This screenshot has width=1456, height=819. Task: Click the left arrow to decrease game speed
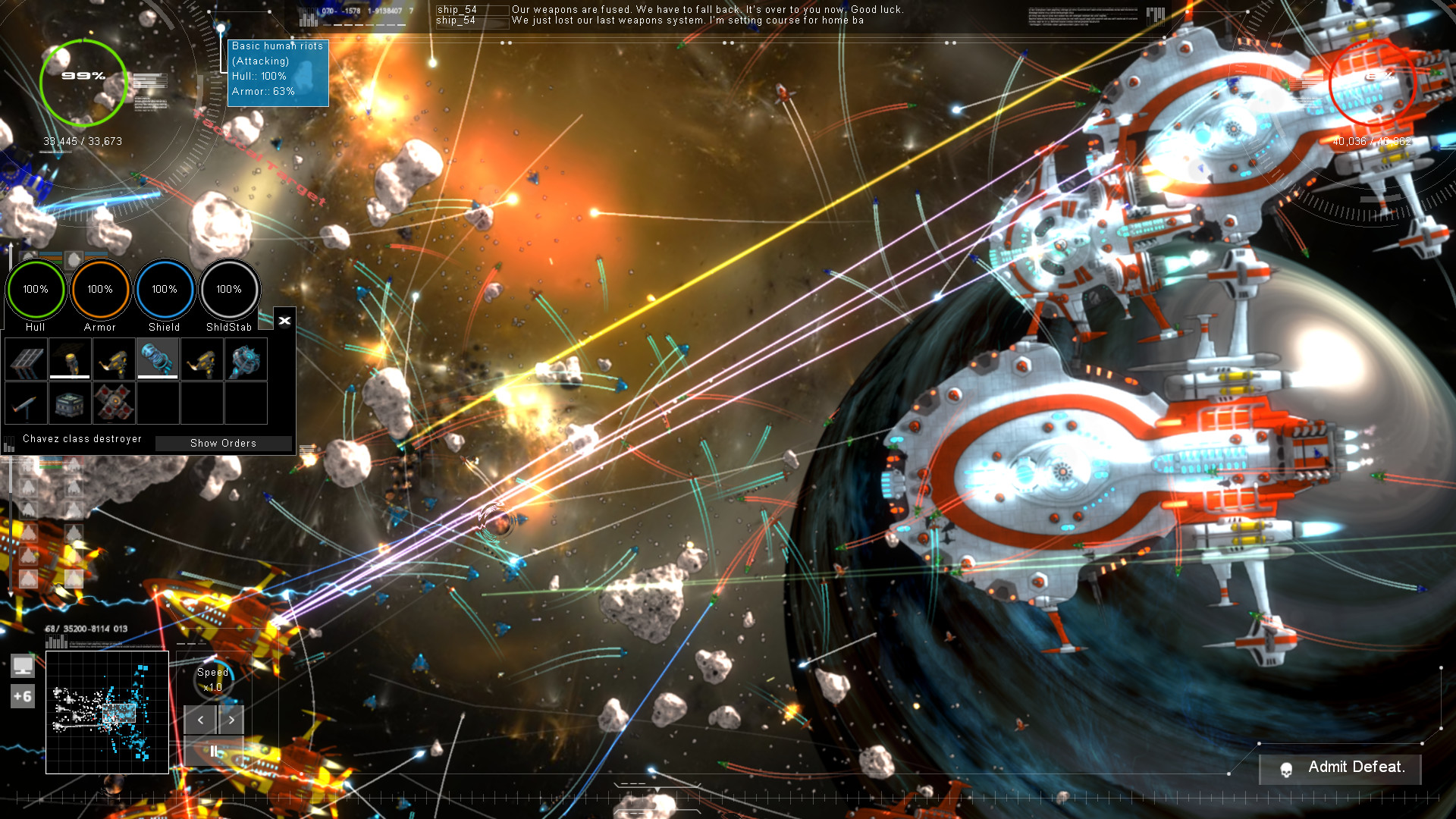tap(199, 720)
